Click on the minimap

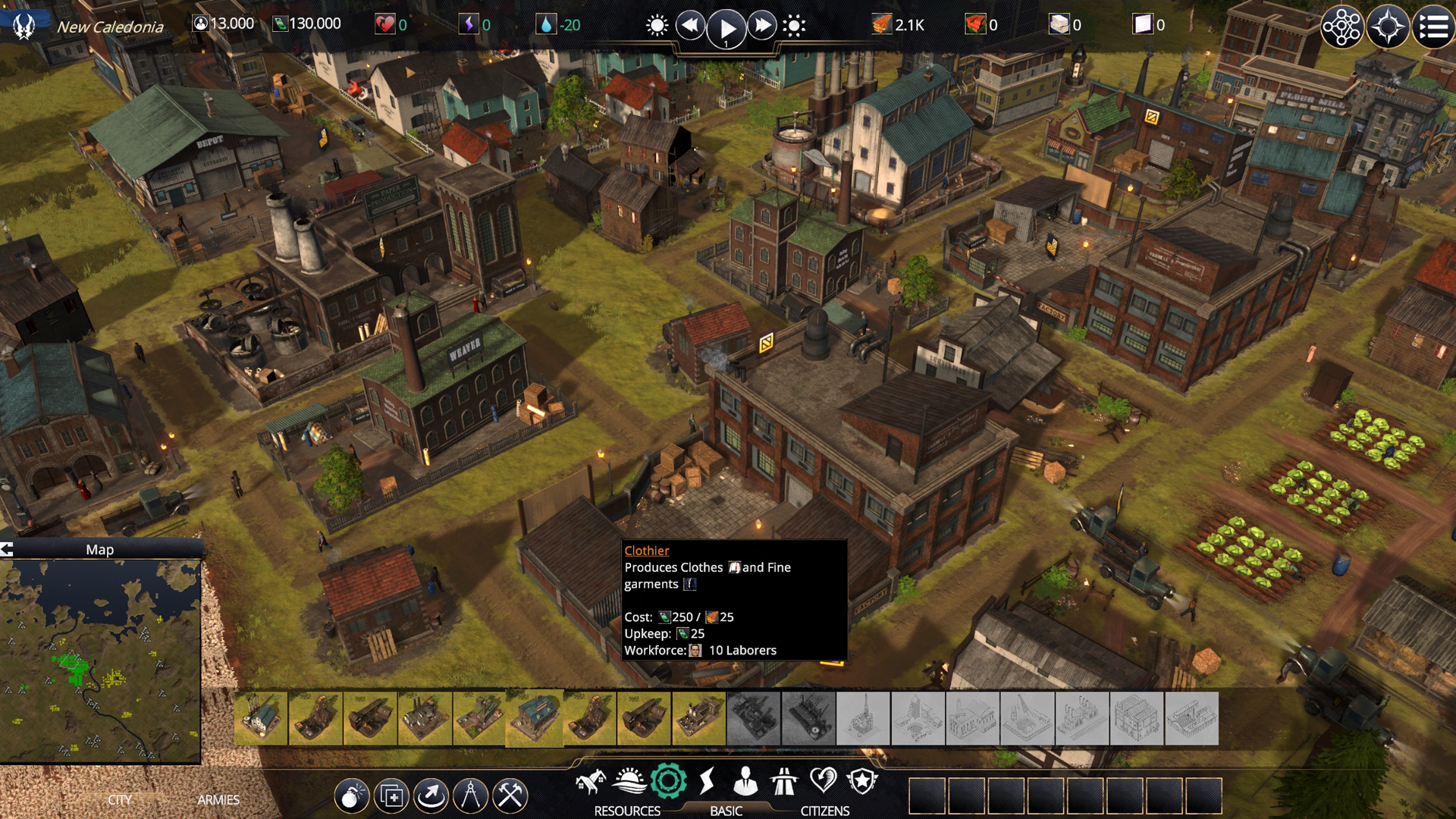(x=100, y=661)
